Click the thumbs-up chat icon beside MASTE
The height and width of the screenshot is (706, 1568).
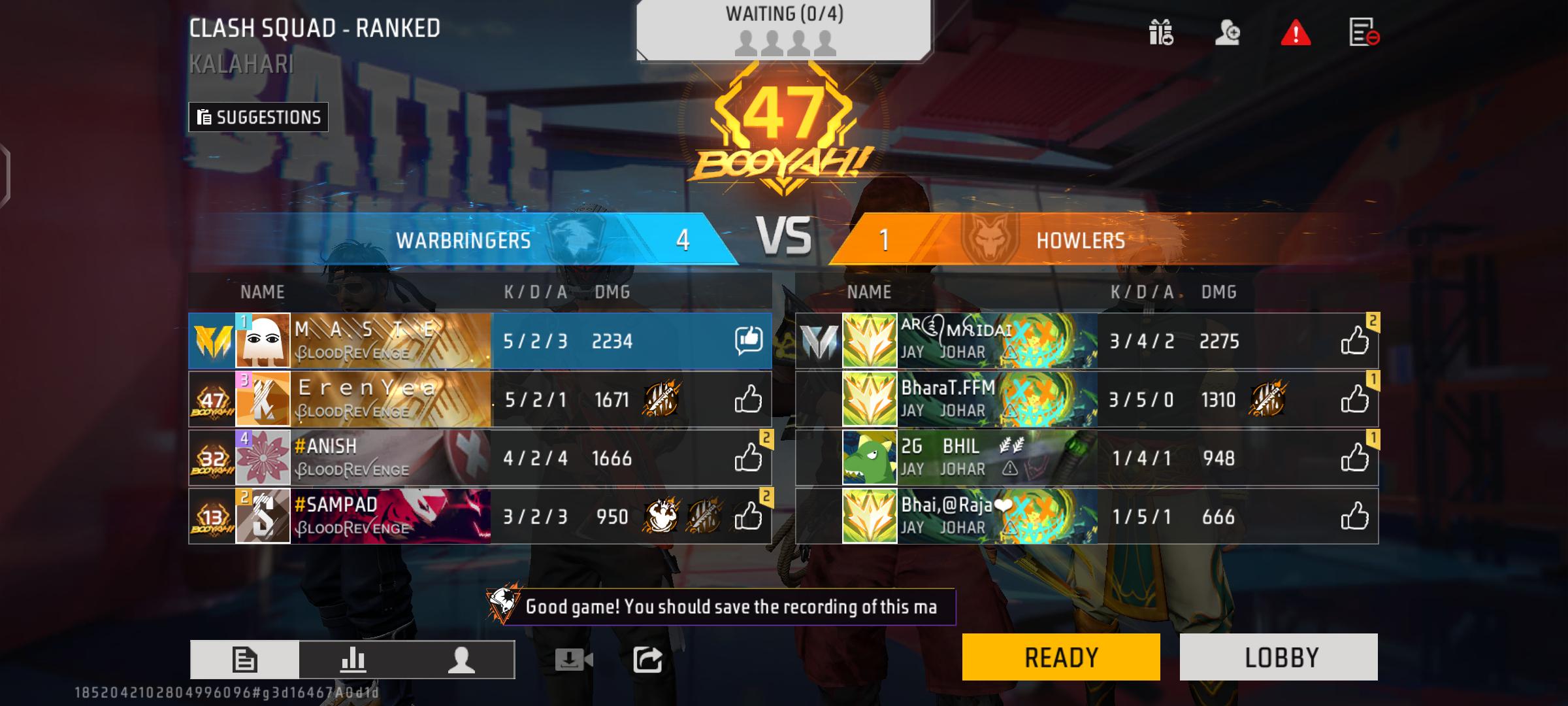click(749, 341)
